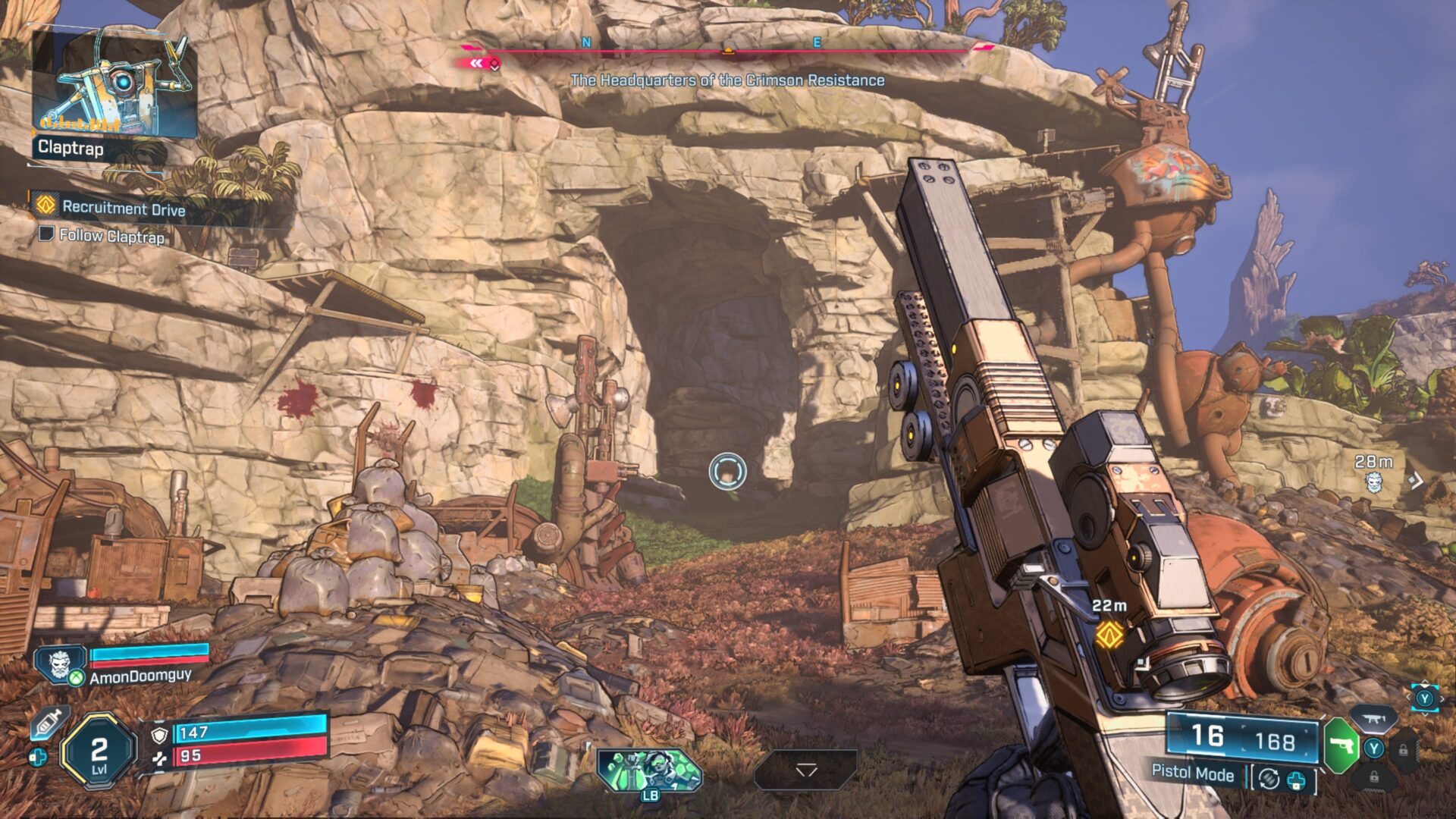Toggle the Pistol Mode weapon label
The height and width of the screenshot is (819, 1456).
tap(1192, 773)
